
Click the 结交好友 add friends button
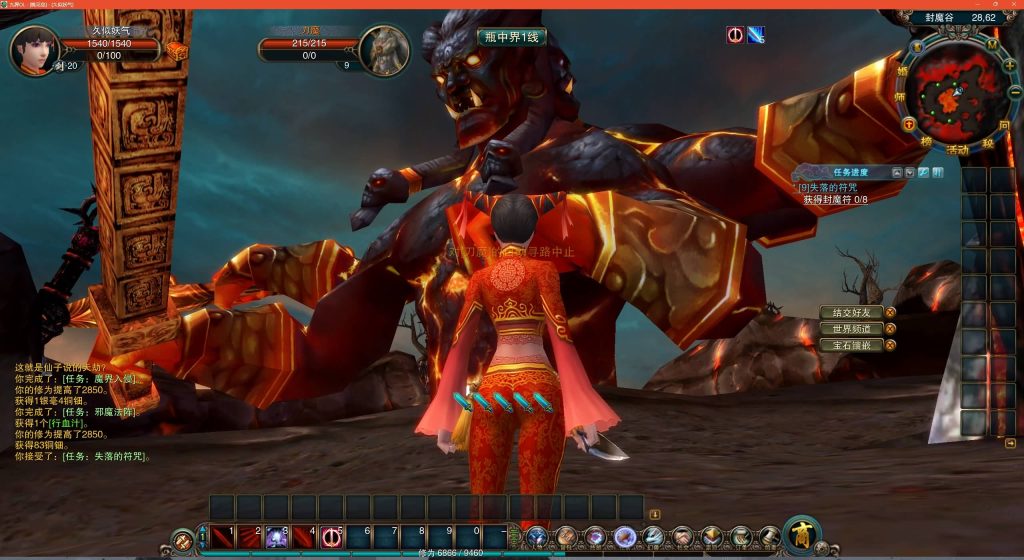[x=851, y=313]
